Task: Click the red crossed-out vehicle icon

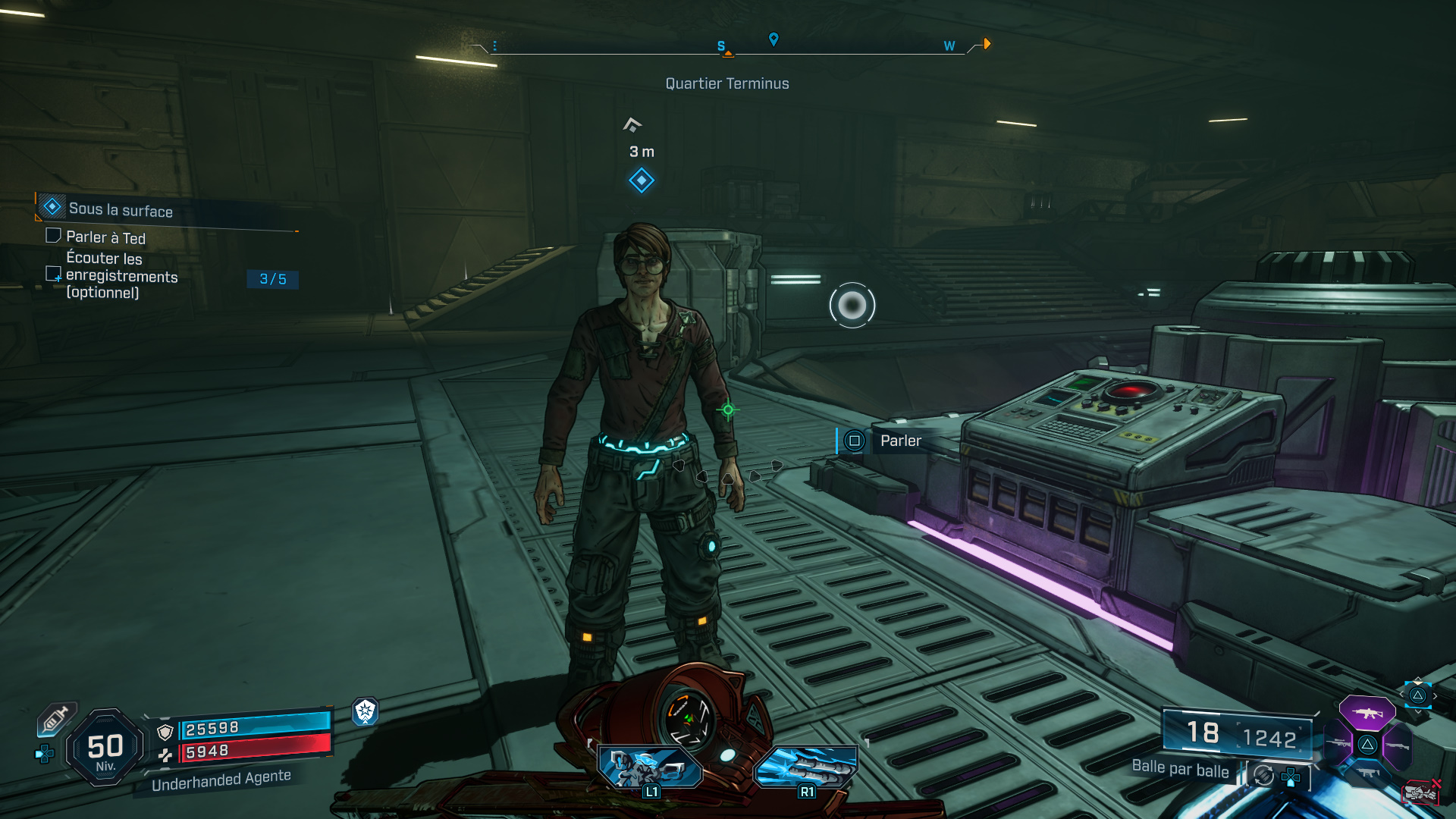Action: (1421, 792)
